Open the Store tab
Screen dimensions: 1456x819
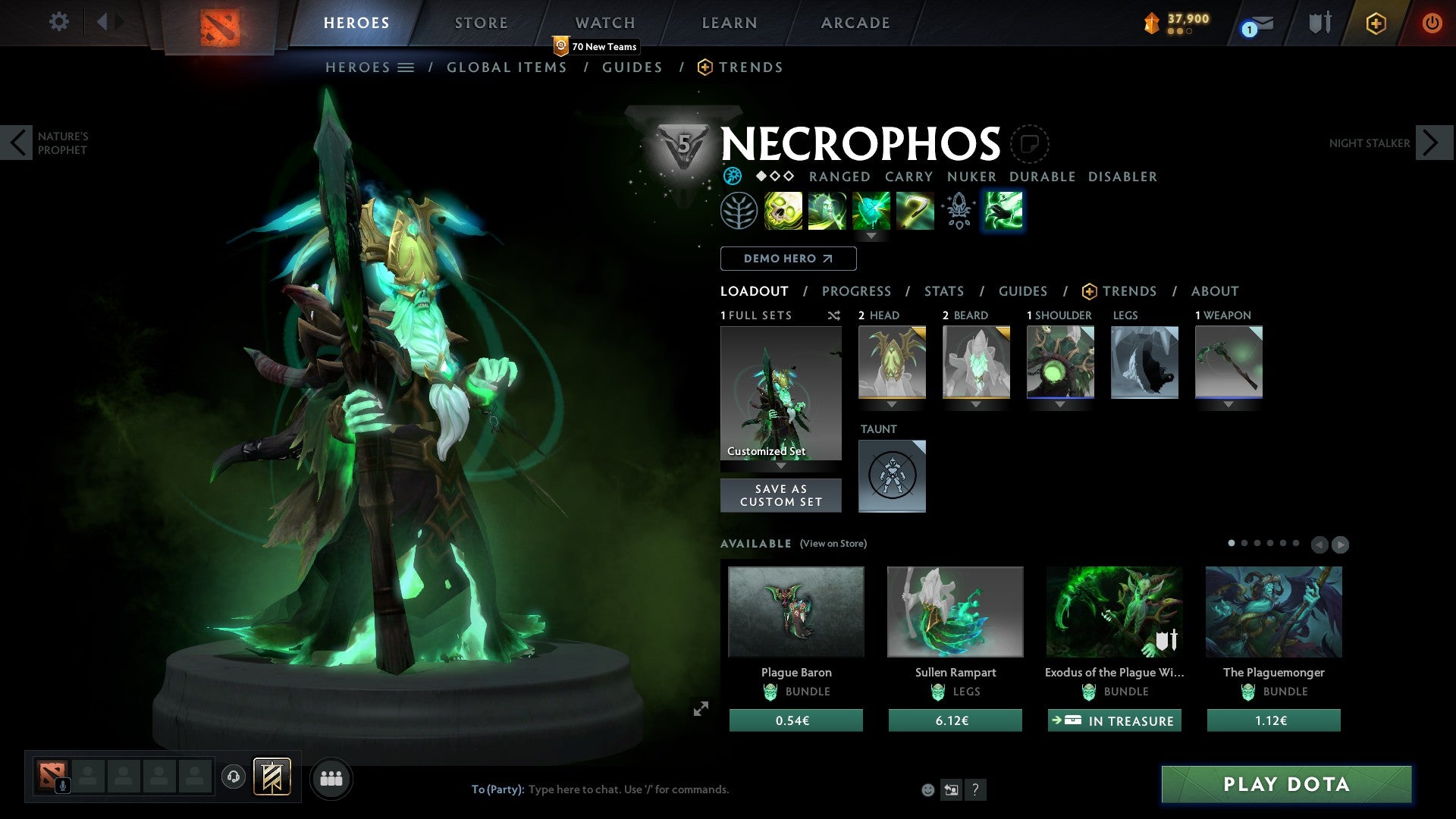481,23
